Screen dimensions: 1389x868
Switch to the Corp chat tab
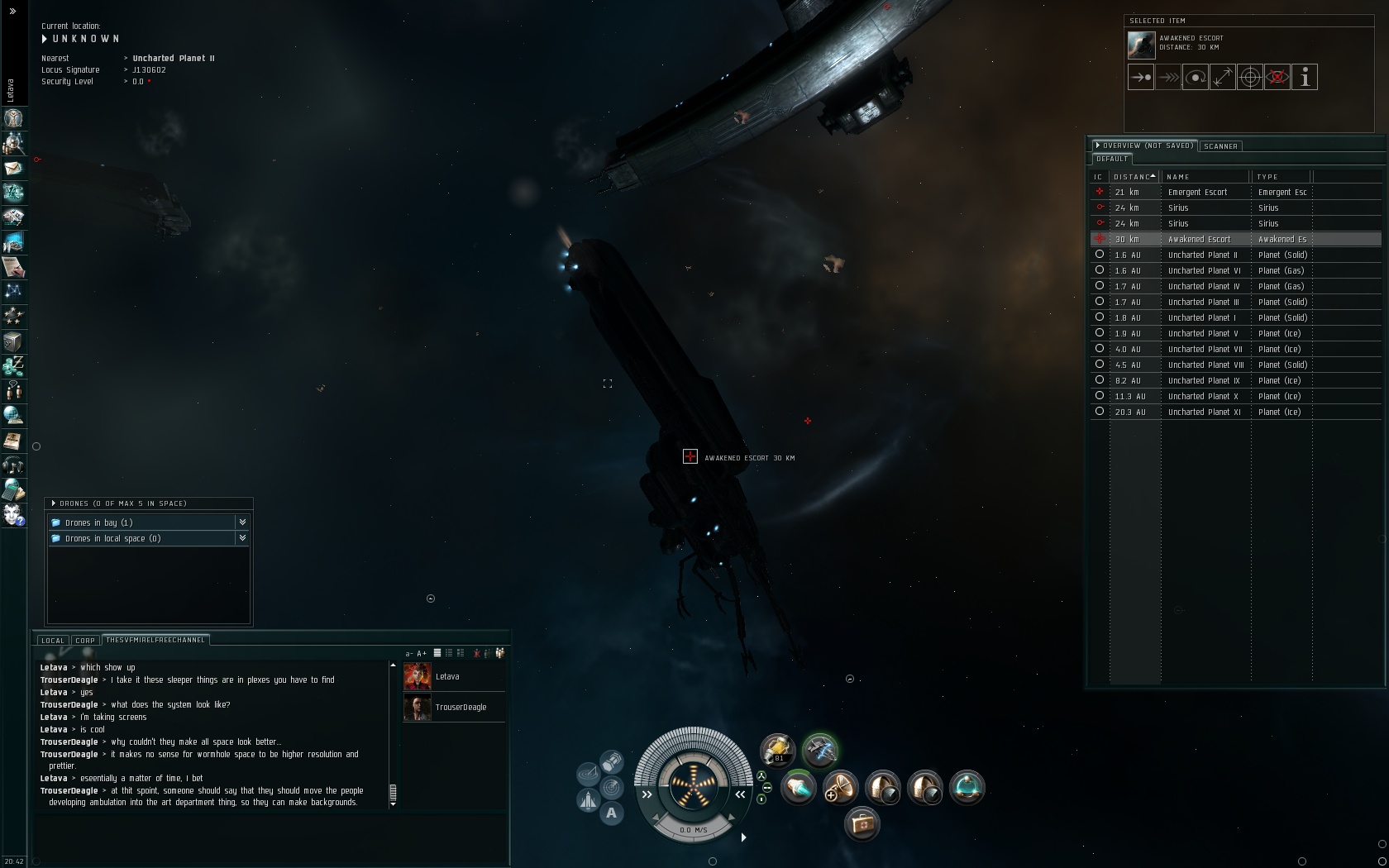[85, 641]
